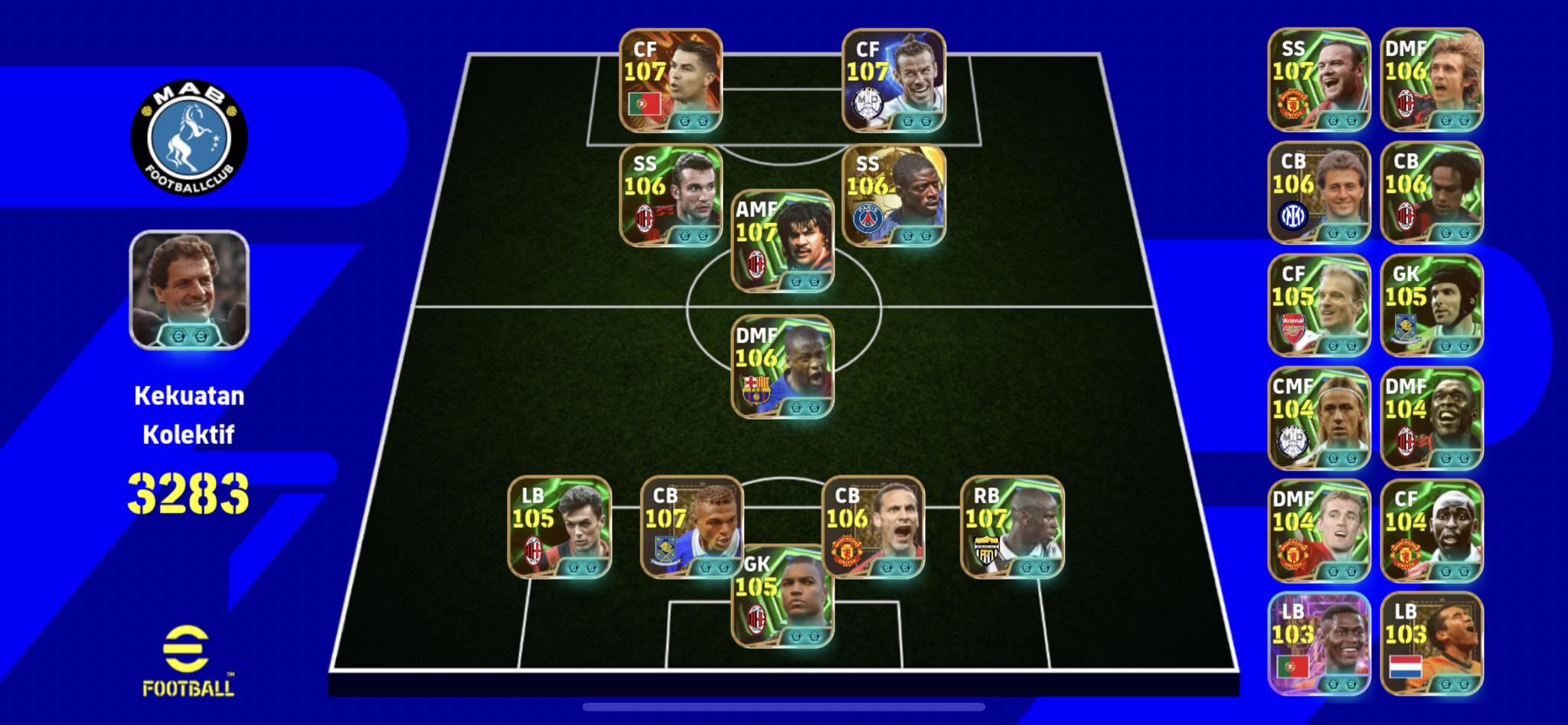Select the substitute DMF 104 AC Milan card
This screenshot has width=1568, height=725.
click(1431, 418)
